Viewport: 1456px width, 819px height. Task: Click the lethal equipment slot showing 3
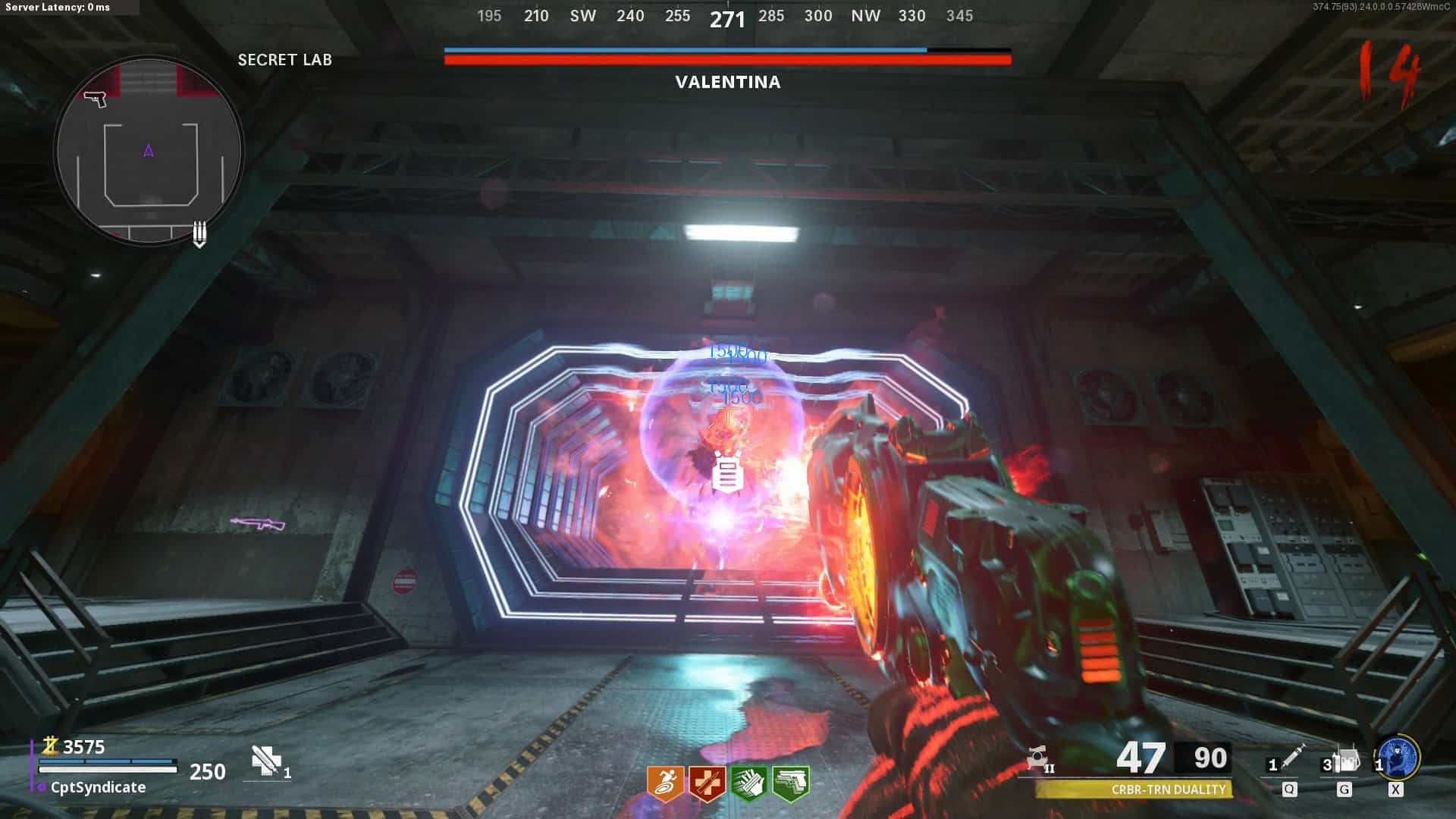point(1342,761)
